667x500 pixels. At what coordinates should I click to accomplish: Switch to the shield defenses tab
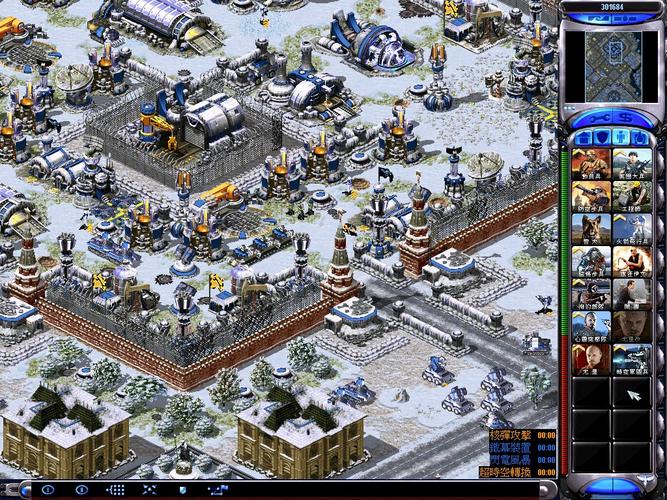602,138
